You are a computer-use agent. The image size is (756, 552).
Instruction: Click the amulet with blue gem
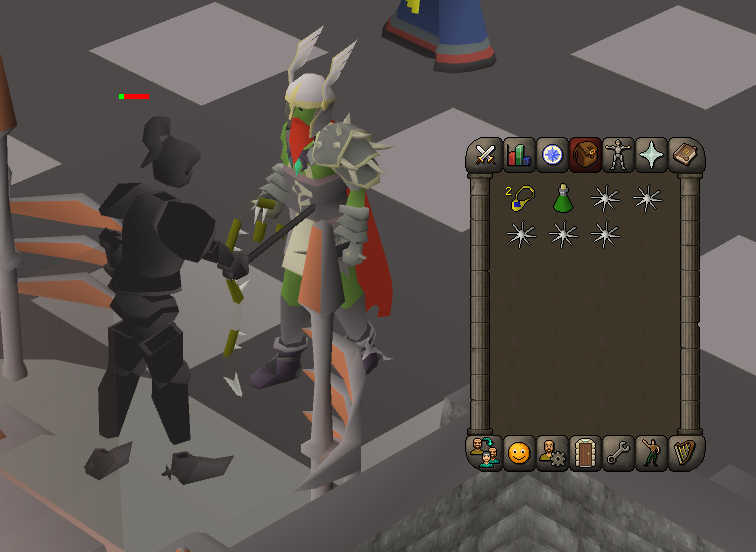click(519, 198)
